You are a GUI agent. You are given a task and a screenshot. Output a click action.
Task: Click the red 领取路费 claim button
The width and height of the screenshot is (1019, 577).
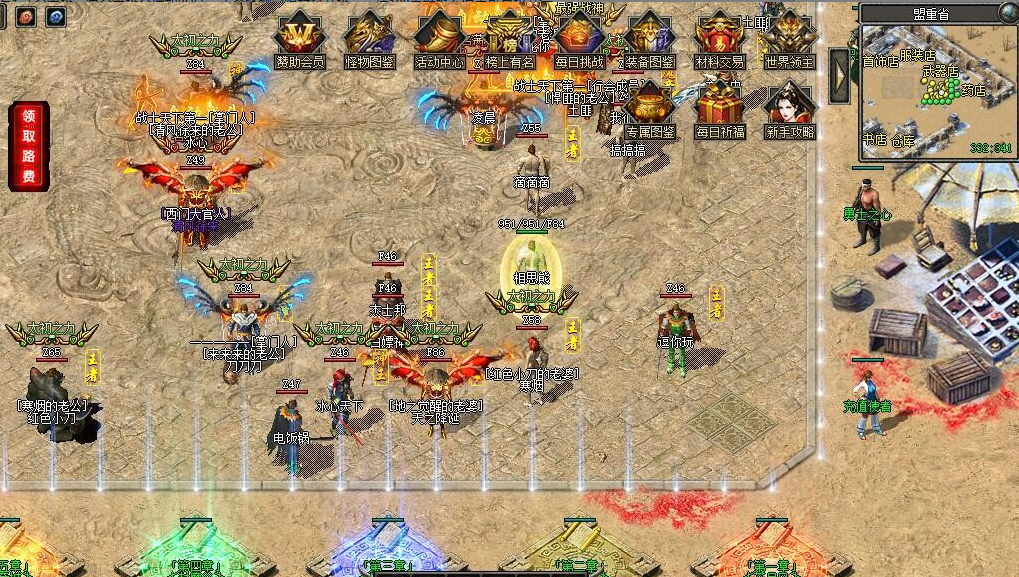click(28, 146)
